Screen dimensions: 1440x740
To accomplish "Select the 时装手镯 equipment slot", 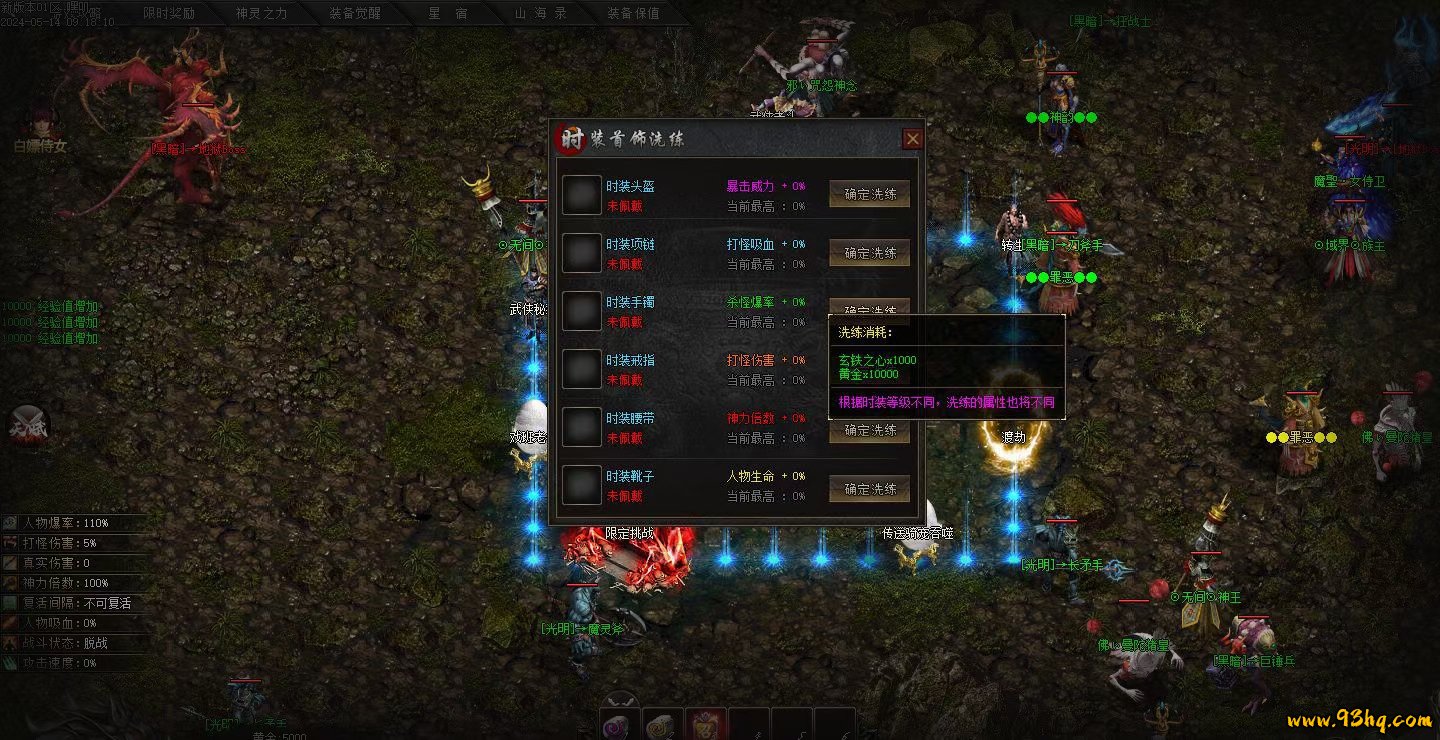I will (x=581, y=311).
